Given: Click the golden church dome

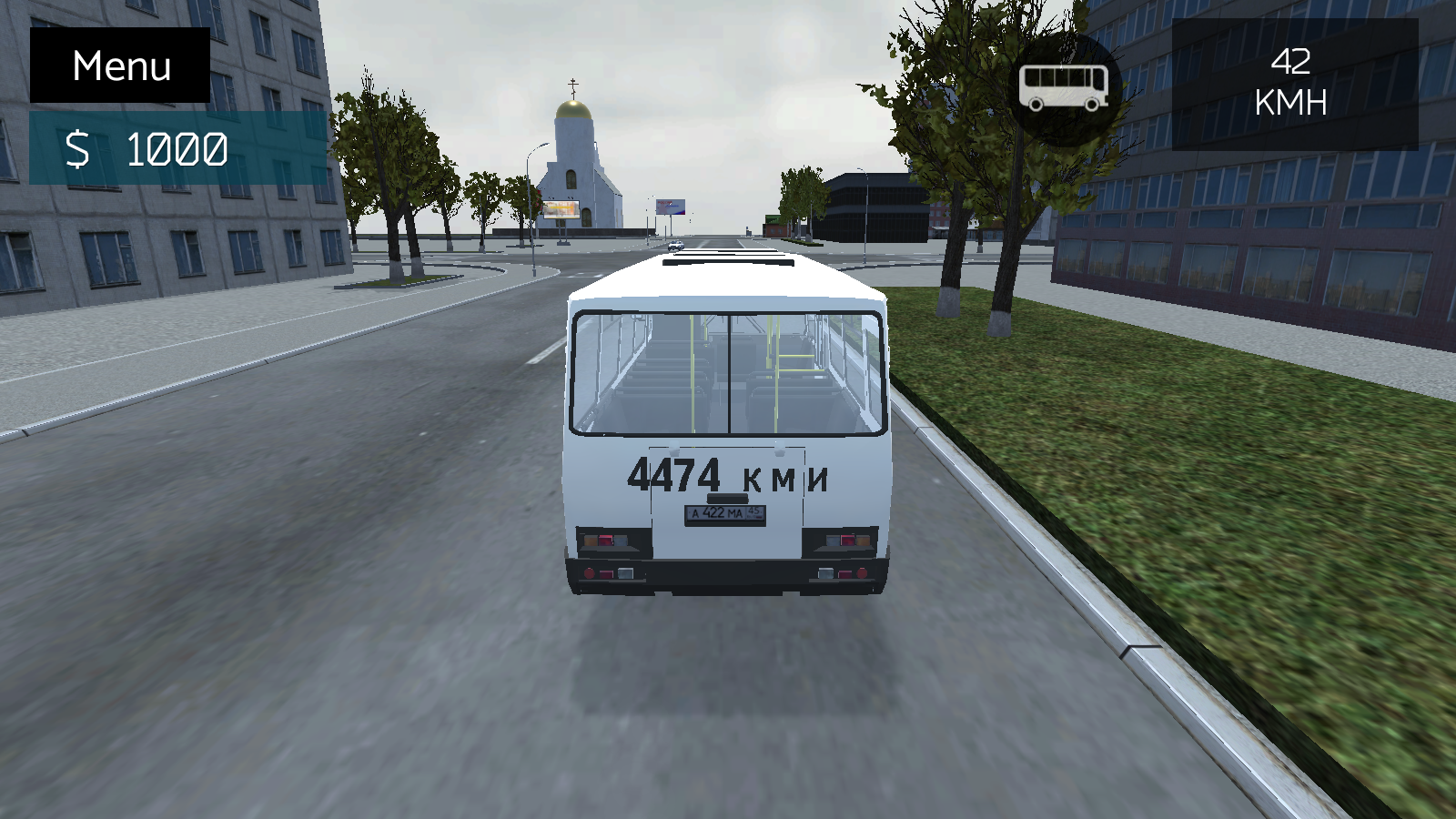Looking at the screenshot, I should (x=571, y=109).
